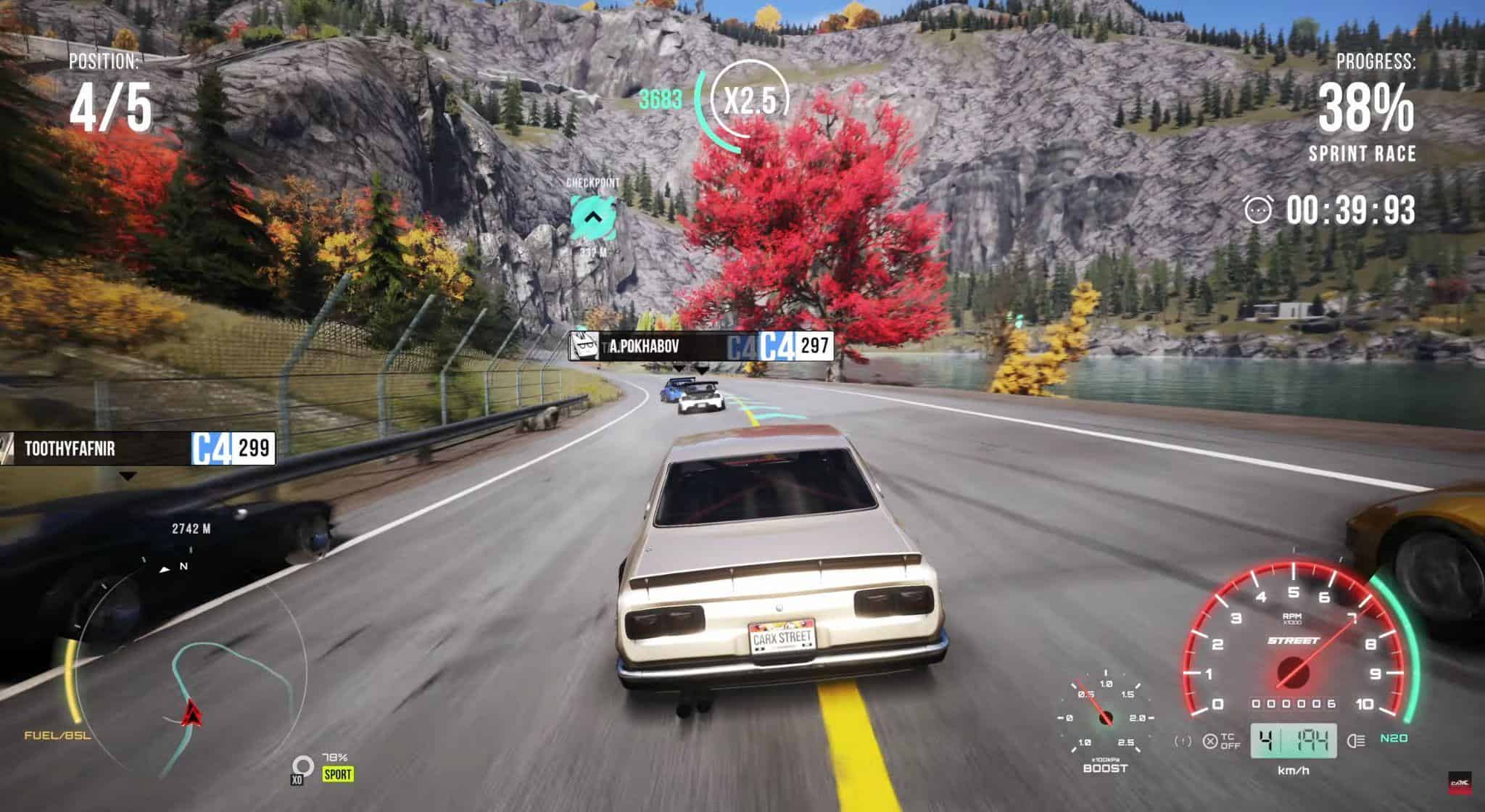Image resolution: width=1485 pixels, height=812 pixels.
Task: Activate the N2O nitrous indicator
Action: [1394, 738]
